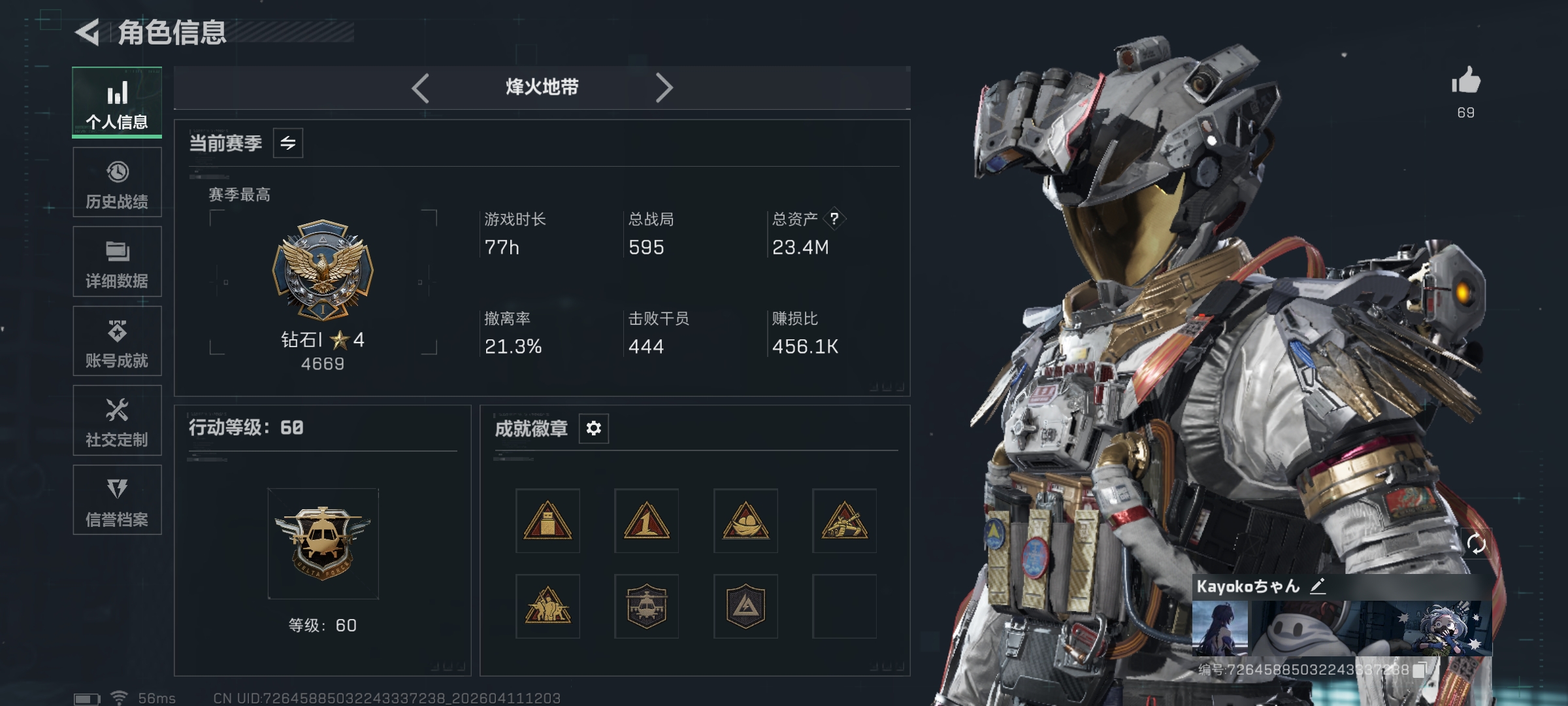Open the 社交定制 tab

click(117, 420)
